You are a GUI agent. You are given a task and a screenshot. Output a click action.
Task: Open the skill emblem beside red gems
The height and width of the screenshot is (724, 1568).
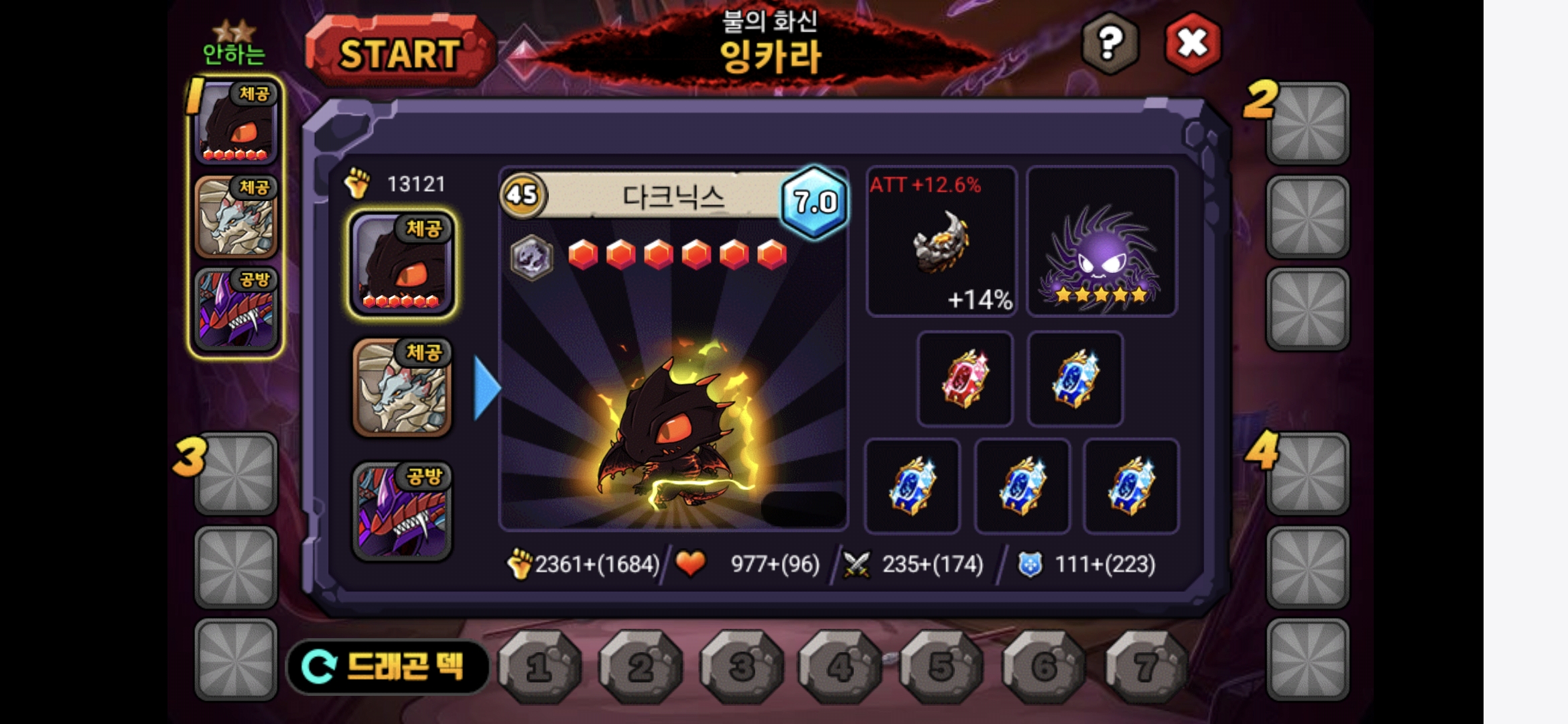[531, 257]
